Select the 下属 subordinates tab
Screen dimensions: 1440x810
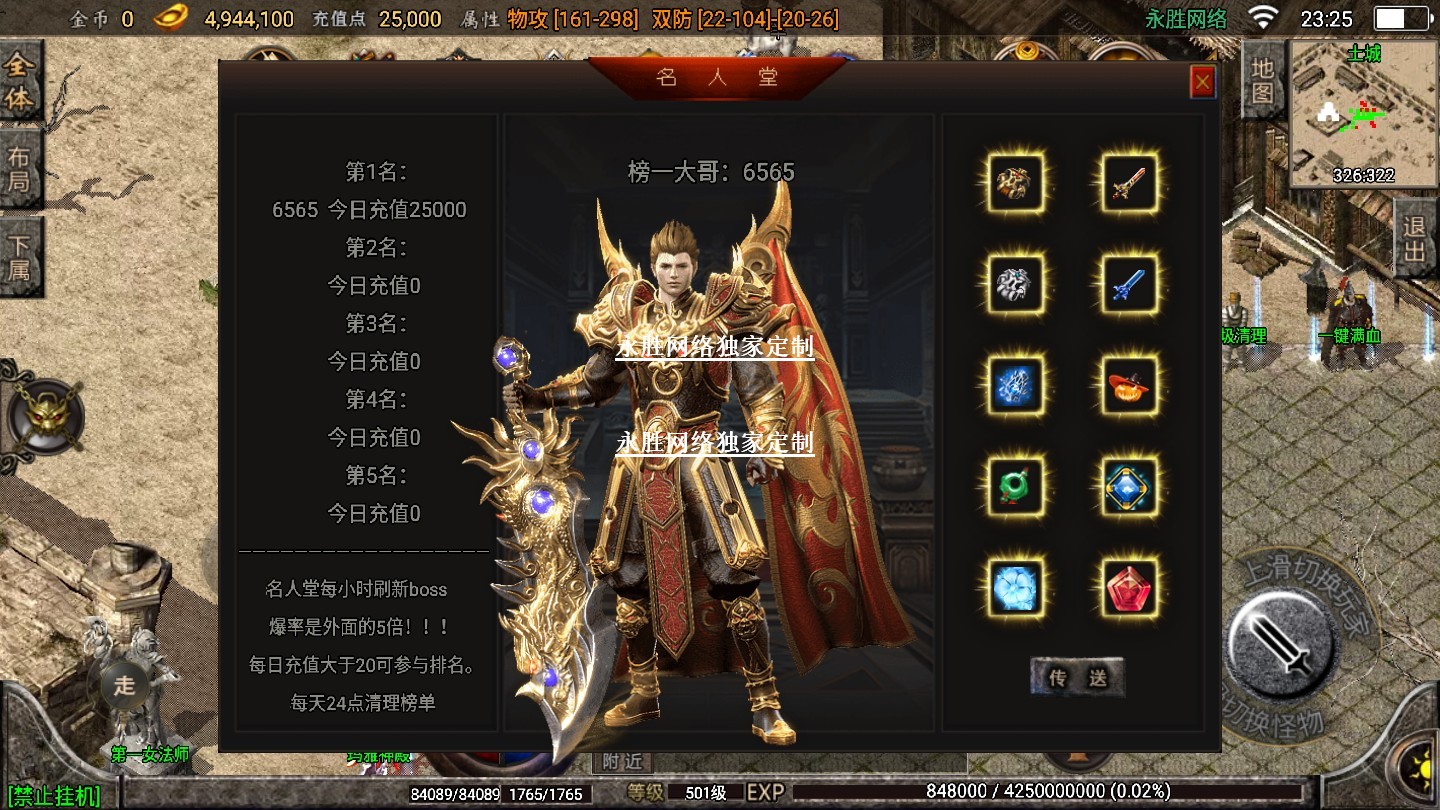(x=20, y=257)
